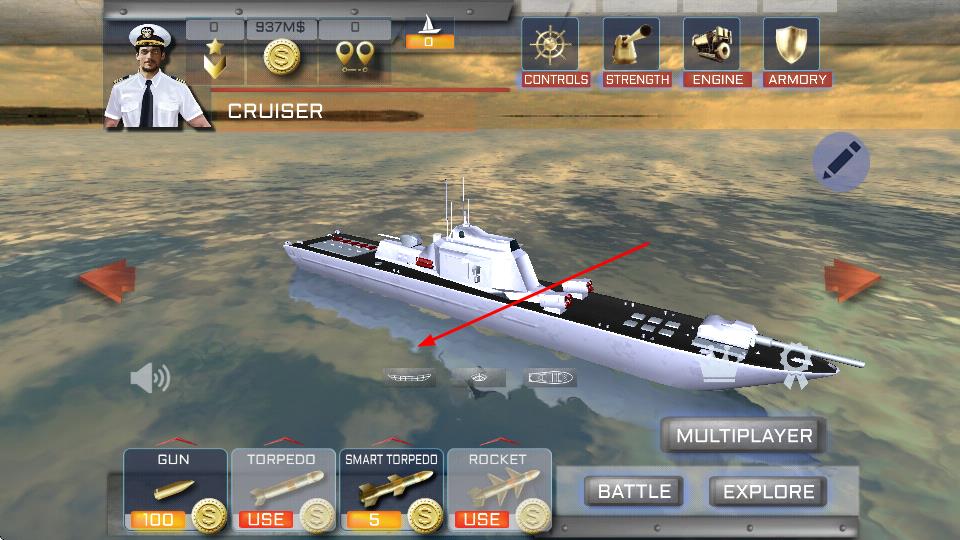Select the Rocket weapon slot
Viewport: 960px width, 540px height.
[x=498, y=490]
